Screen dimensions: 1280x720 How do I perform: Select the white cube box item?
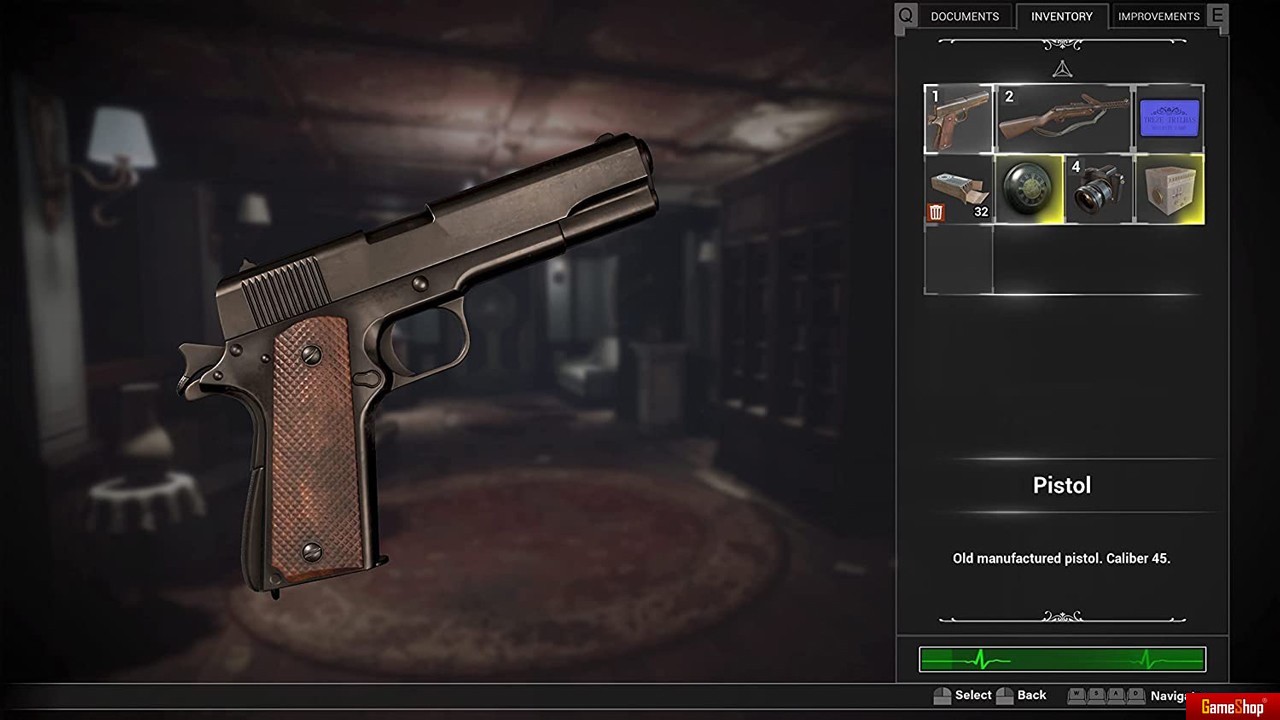click(1169, 189)
